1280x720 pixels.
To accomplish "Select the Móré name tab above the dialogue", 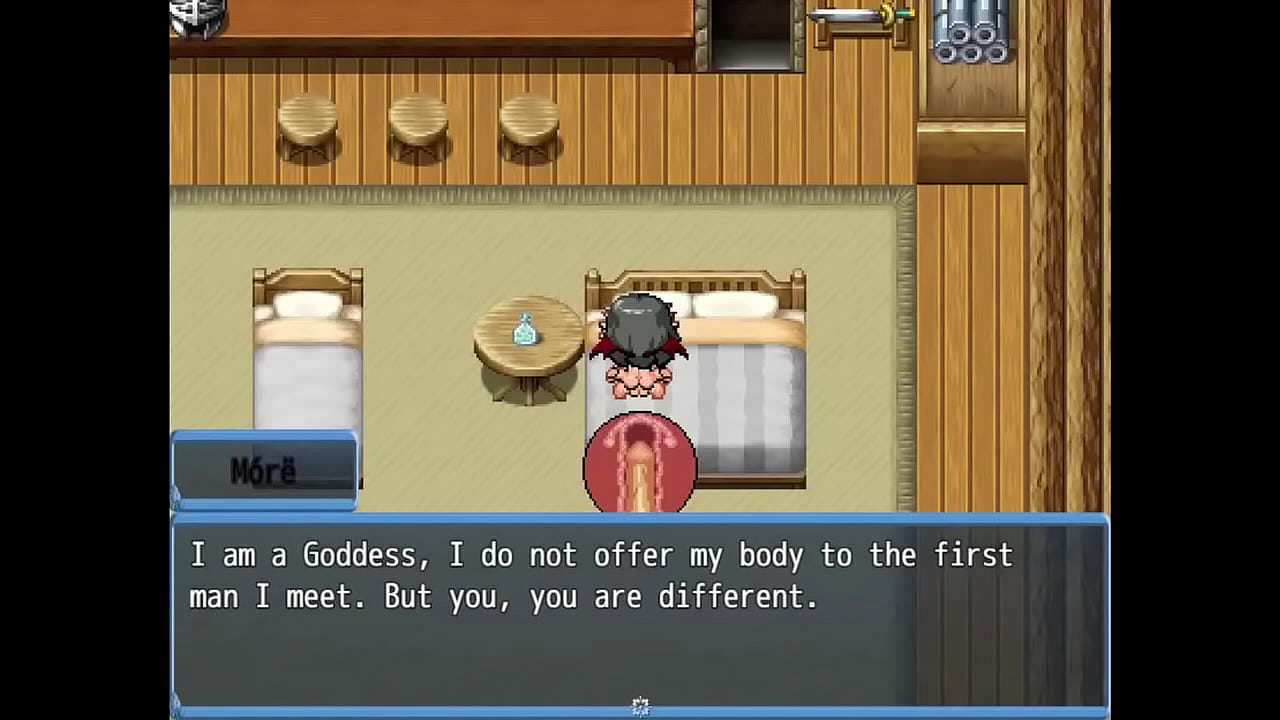I will pos(264,470).
